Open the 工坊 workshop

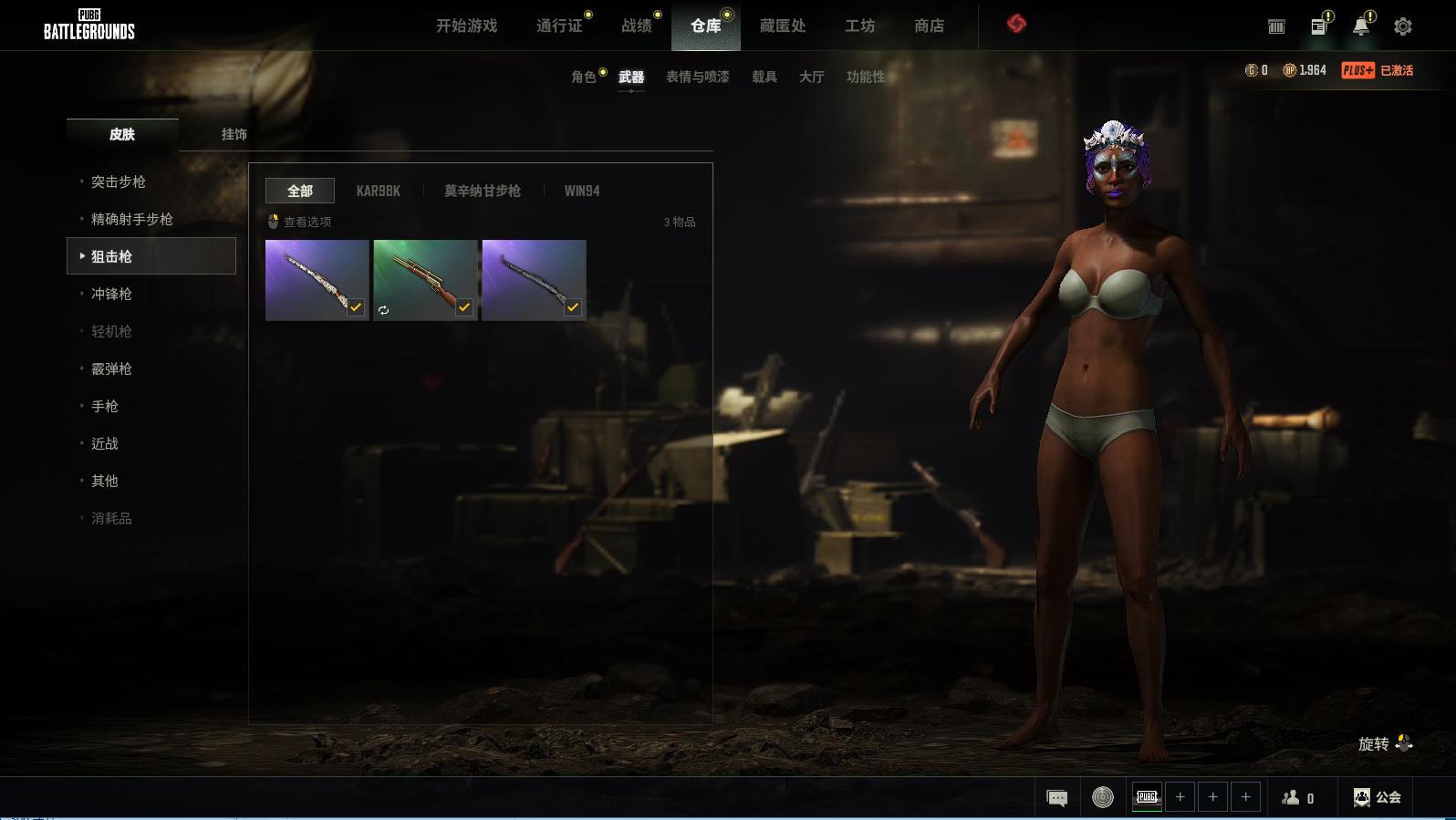pos(859,26)
